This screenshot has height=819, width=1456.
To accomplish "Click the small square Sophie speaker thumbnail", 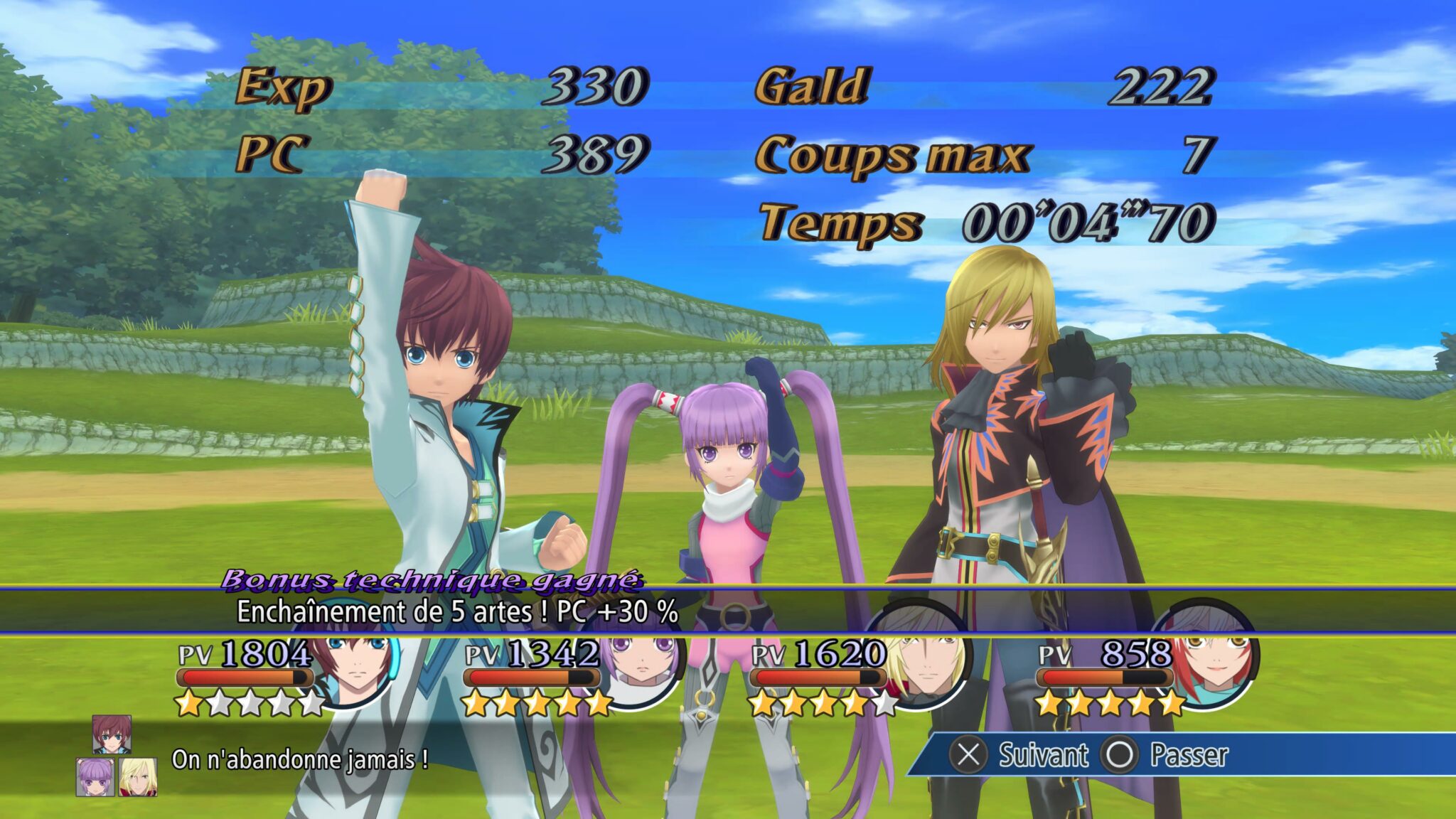I will tap(95, 777).
